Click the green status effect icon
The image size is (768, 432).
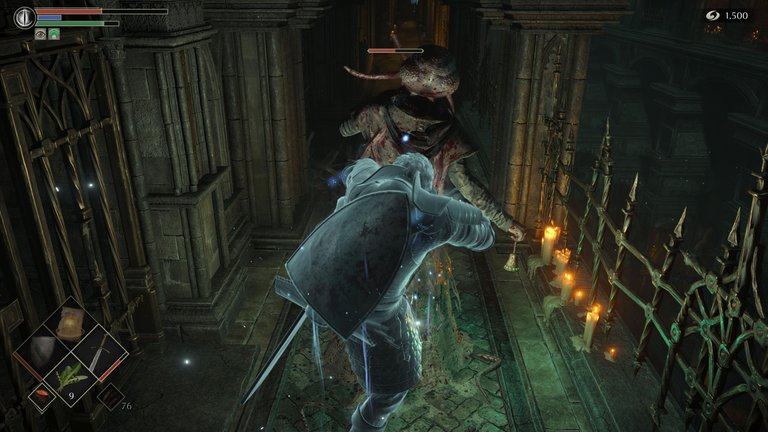point(54,33)
